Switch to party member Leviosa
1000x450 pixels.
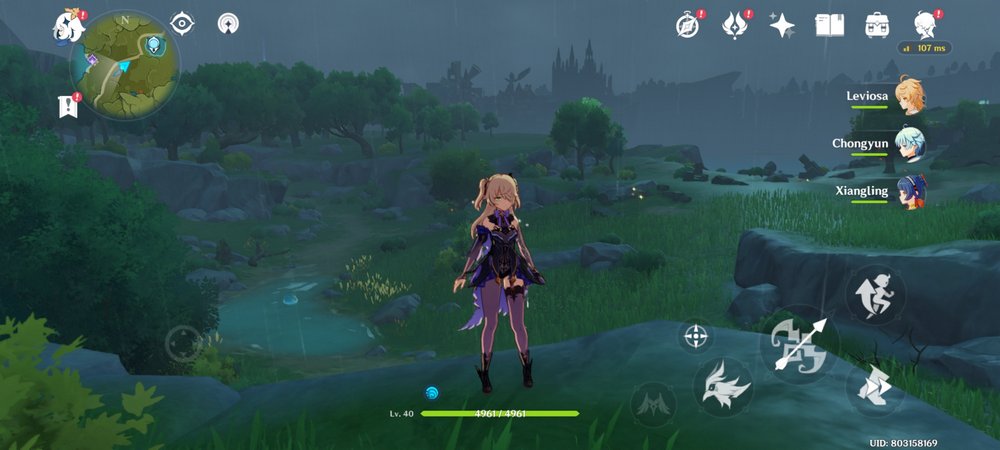(908, 95)
